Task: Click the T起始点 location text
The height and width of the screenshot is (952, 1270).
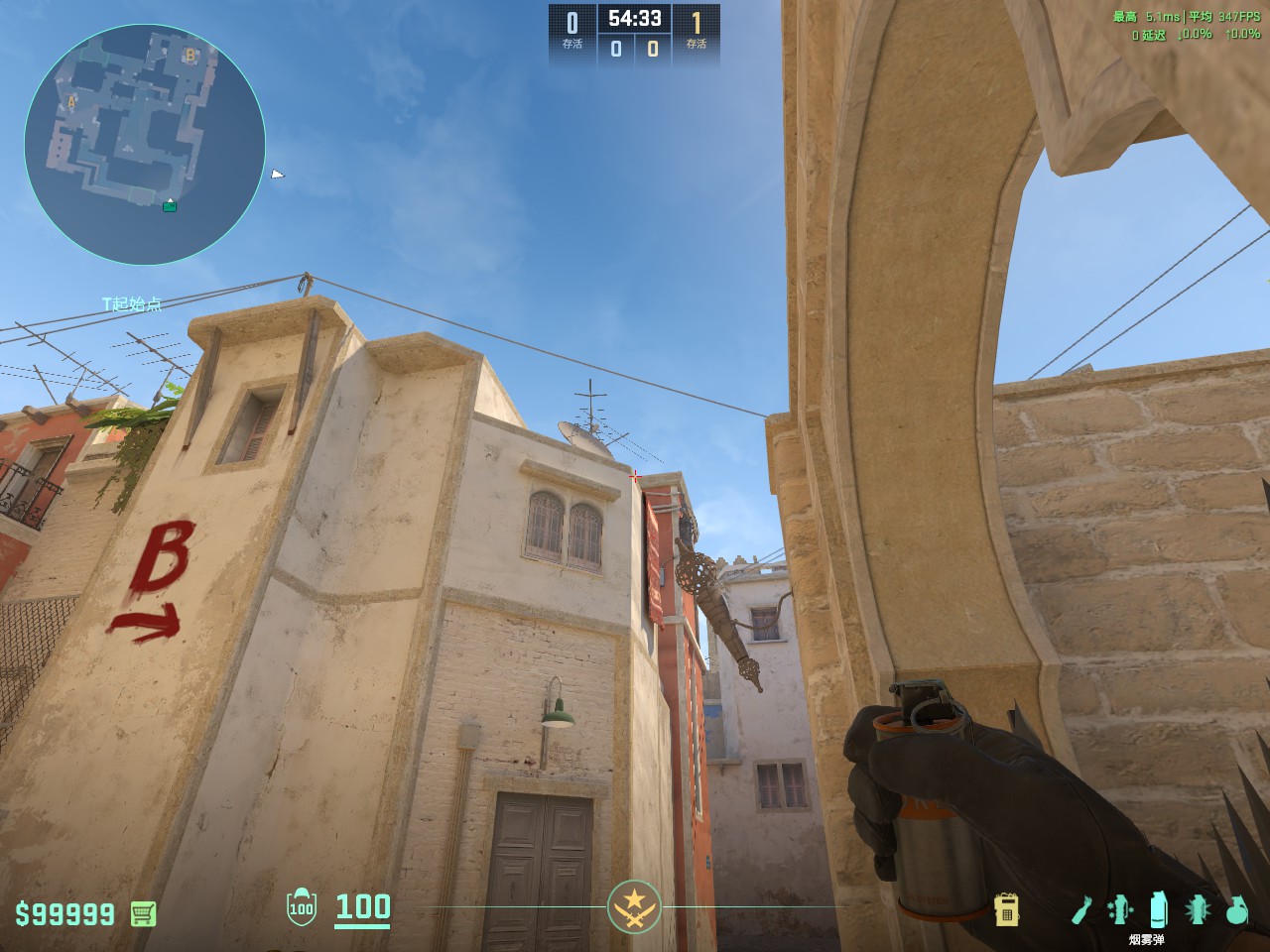Action: coord(129,303)
